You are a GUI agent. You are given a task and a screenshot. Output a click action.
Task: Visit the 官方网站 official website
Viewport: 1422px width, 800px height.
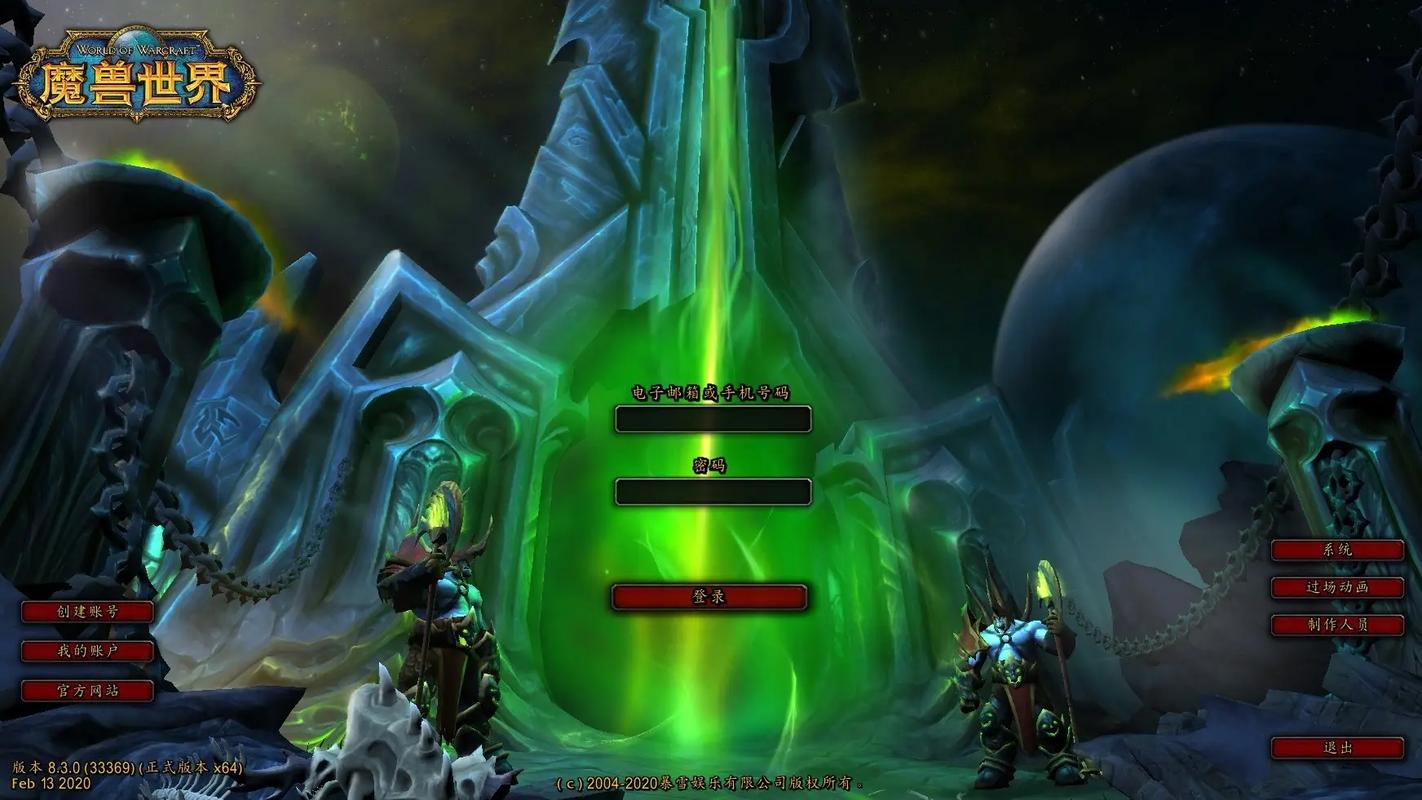click(88, 691)
